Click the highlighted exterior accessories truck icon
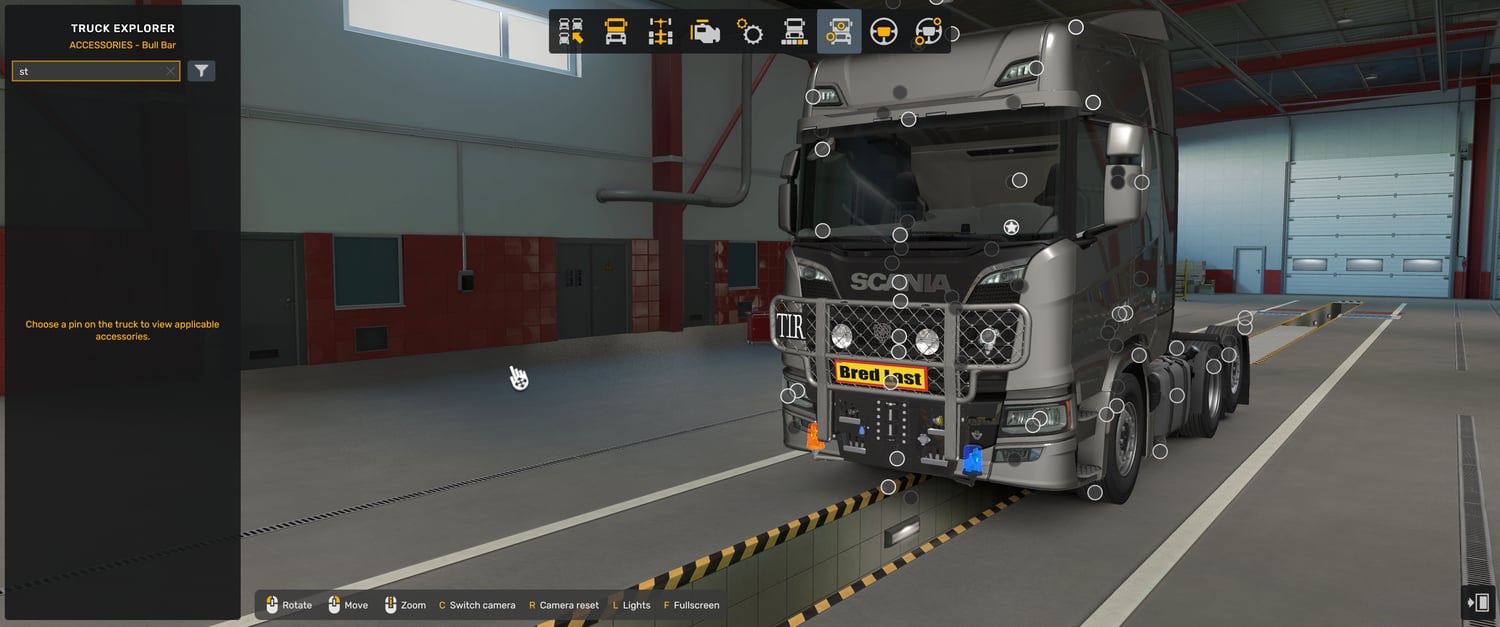The width and height of the screenshot is (1500, 627). point(839,32)
